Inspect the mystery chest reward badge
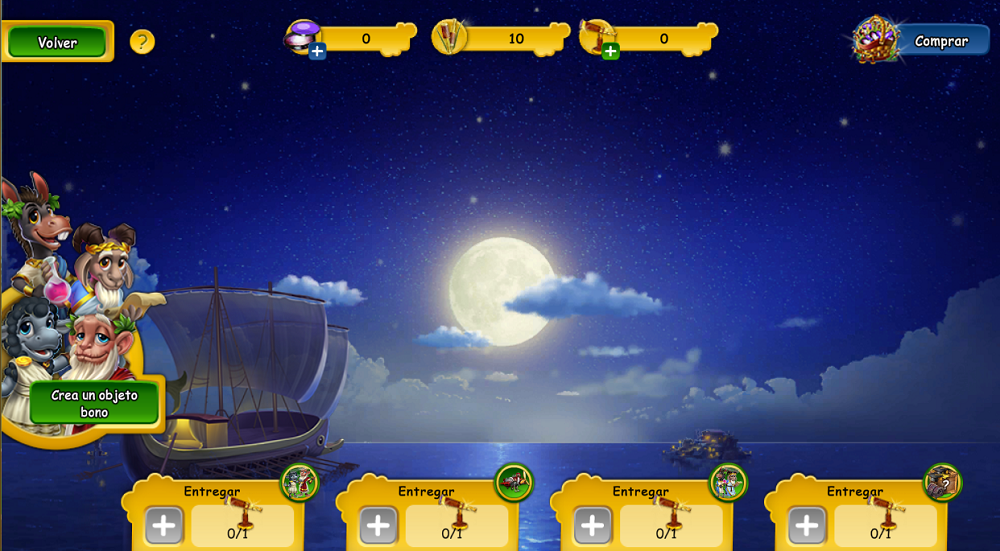The image size is (1000, 551). pyautogui.click(x=942, y=483)
